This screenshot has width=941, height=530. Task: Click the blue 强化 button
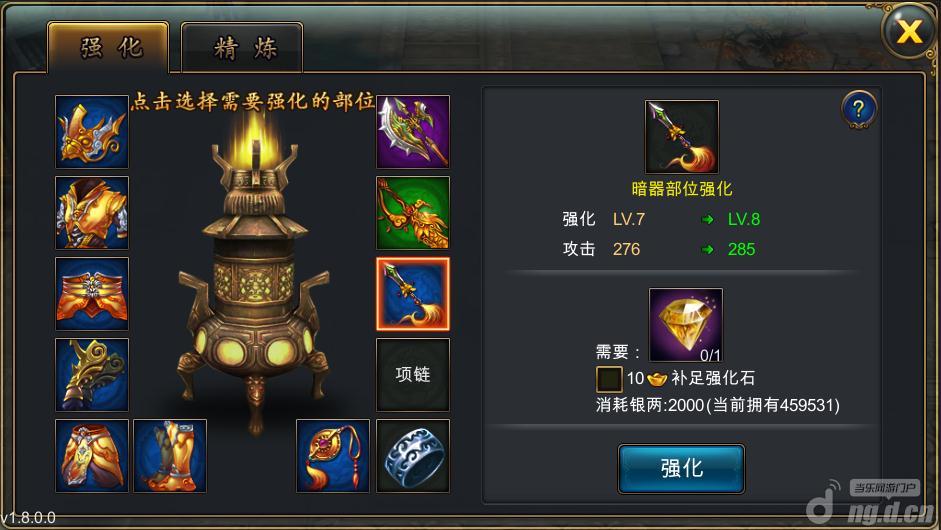pos(681,467)
